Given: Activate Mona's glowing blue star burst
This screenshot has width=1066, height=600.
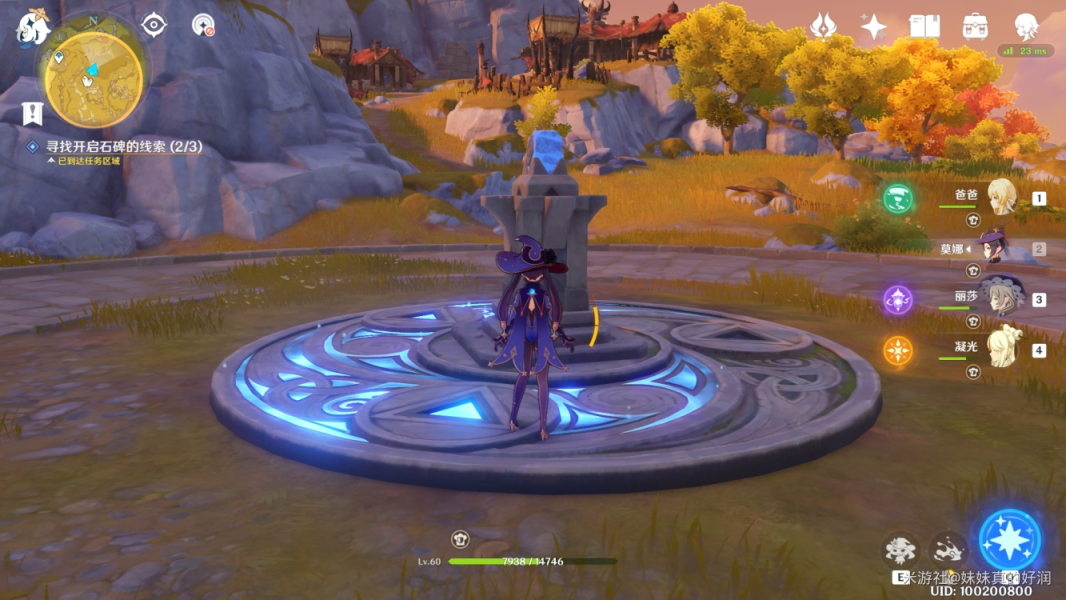Looking at the screenshot, I should click(x=1010, y=540).
